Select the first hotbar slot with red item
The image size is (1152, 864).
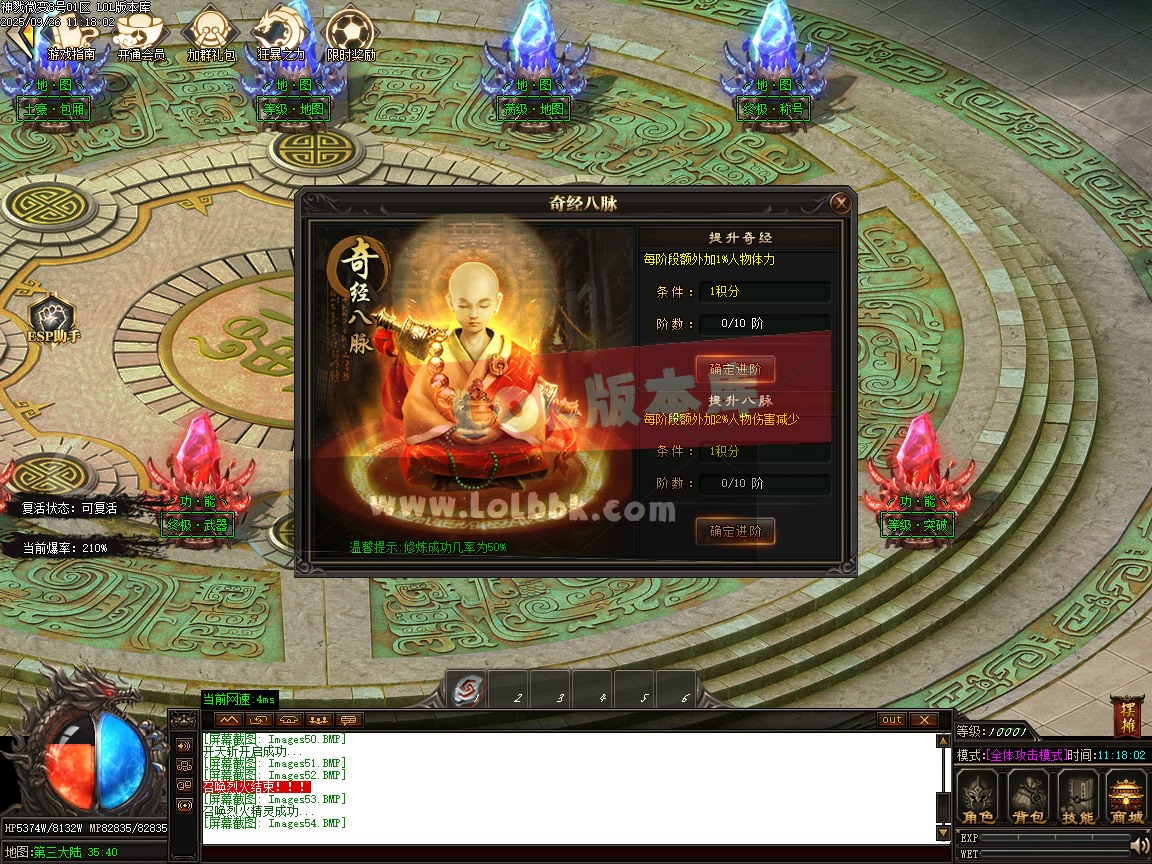tap(467, 690)
